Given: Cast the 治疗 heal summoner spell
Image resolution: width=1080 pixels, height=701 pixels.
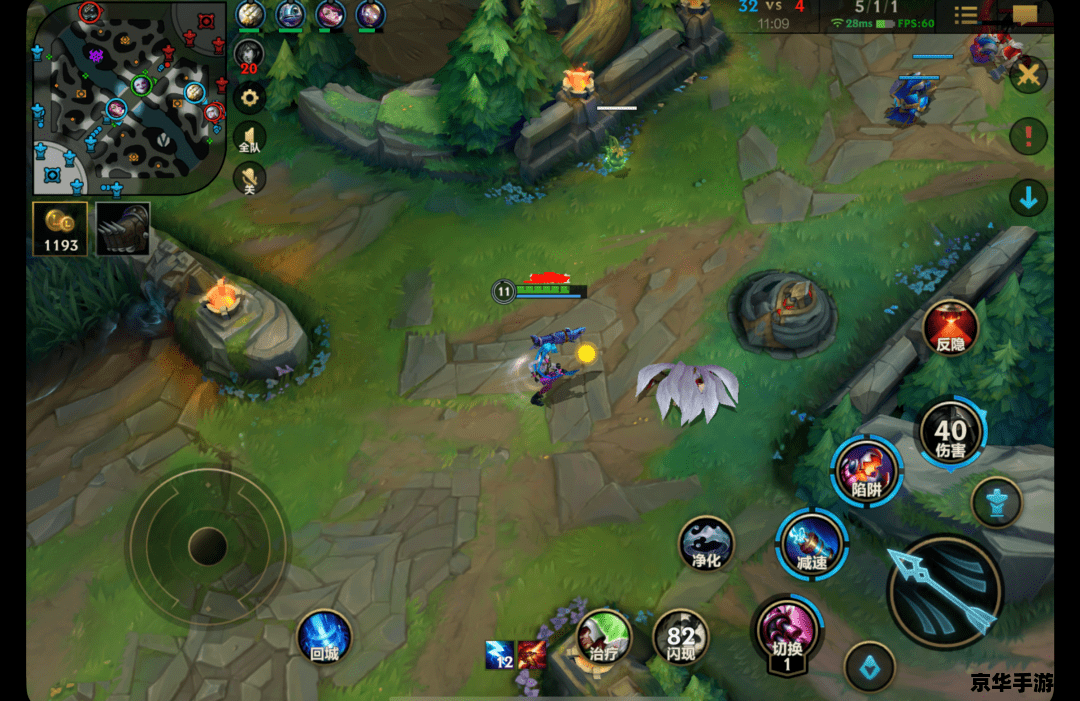Looking at the screenshot, I should click(x=604, y=637).
